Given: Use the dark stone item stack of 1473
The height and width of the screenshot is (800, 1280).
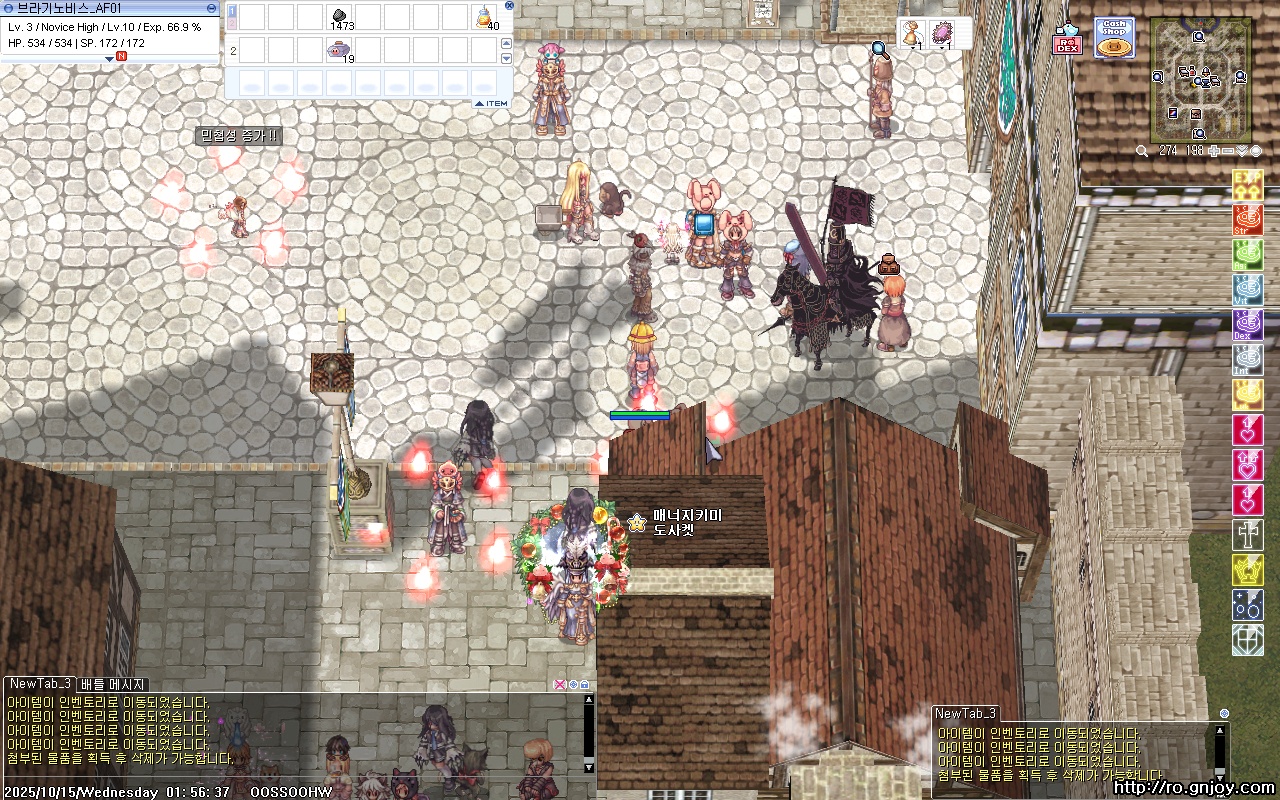Looking at the screenshot, I should point(339,17).
